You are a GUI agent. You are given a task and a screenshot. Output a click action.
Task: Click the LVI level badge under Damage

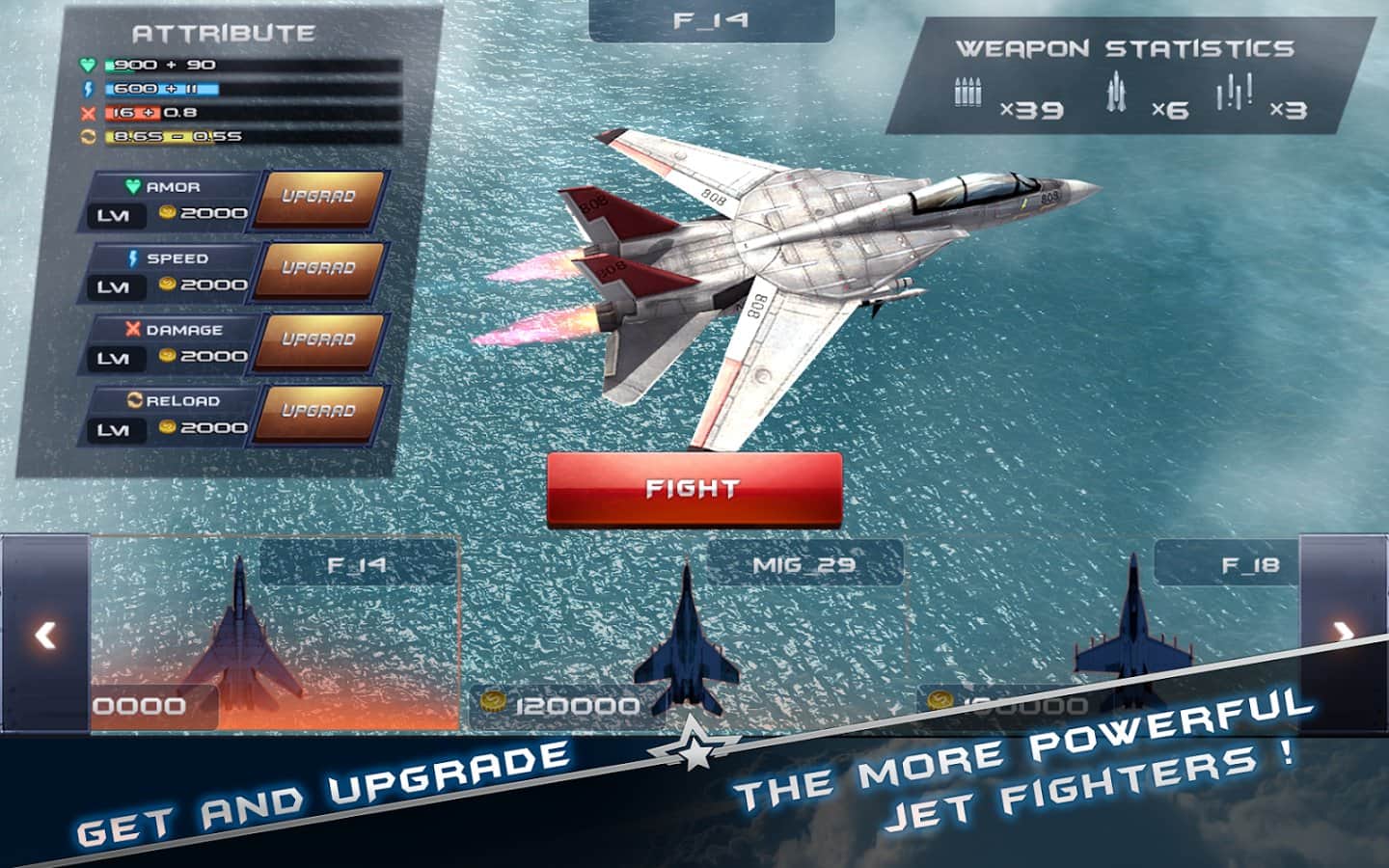[115, 356]
